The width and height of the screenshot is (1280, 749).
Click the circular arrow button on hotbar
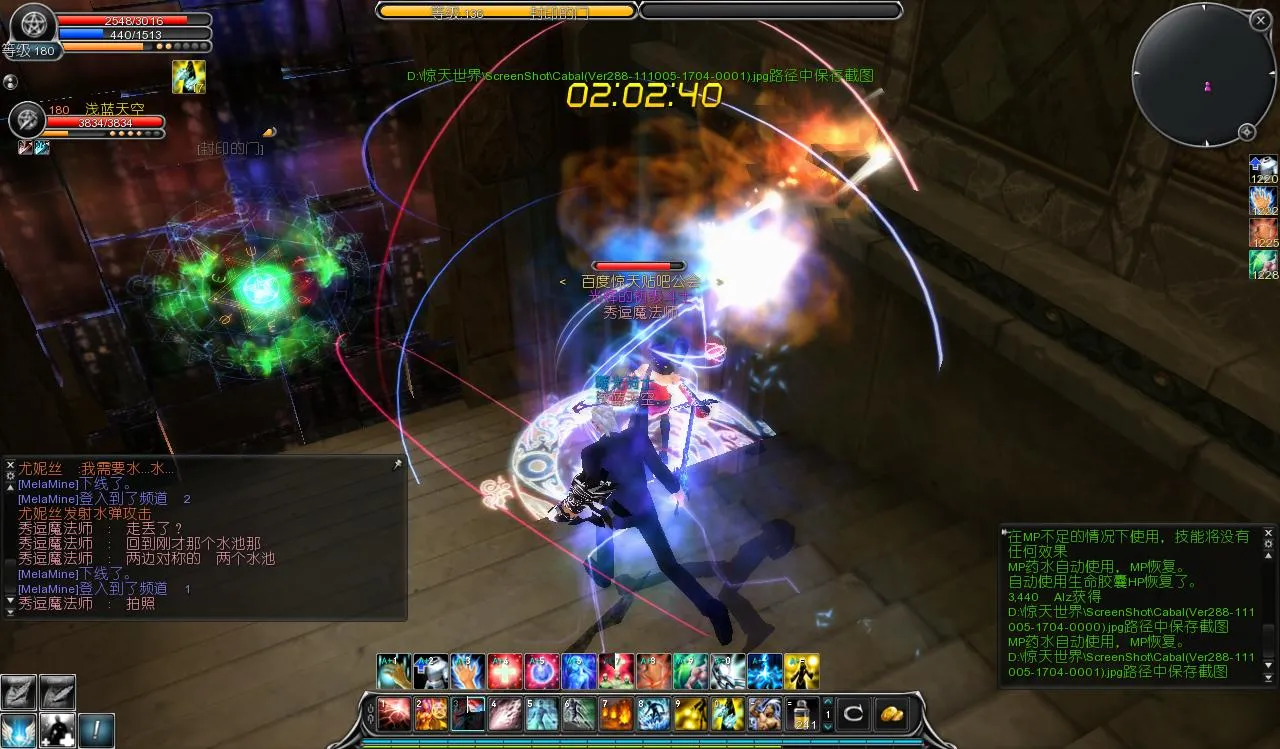point(852,714)
